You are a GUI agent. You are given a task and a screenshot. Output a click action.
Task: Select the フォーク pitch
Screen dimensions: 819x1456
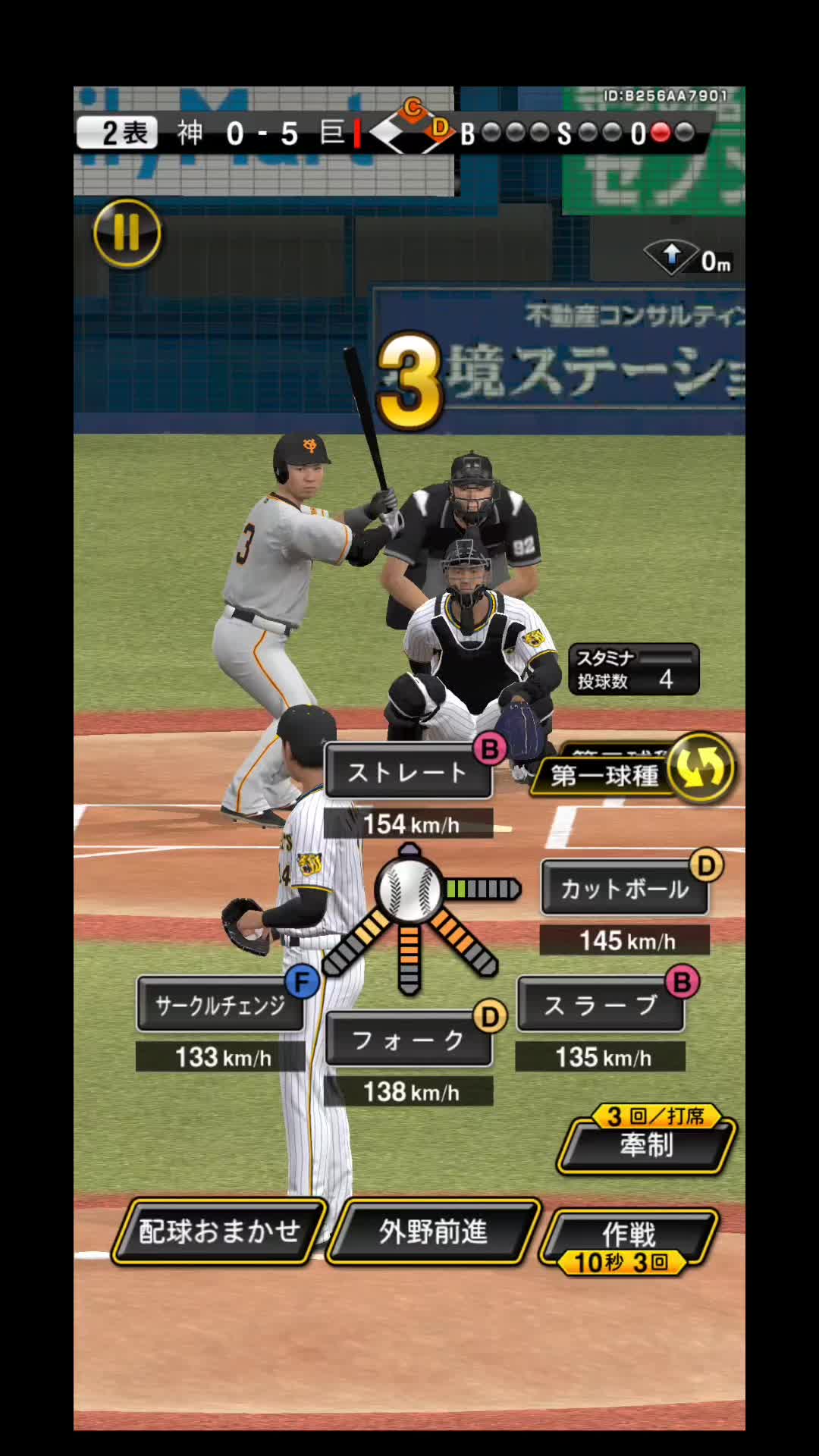pyautogui.click(x=408, y=1040)
